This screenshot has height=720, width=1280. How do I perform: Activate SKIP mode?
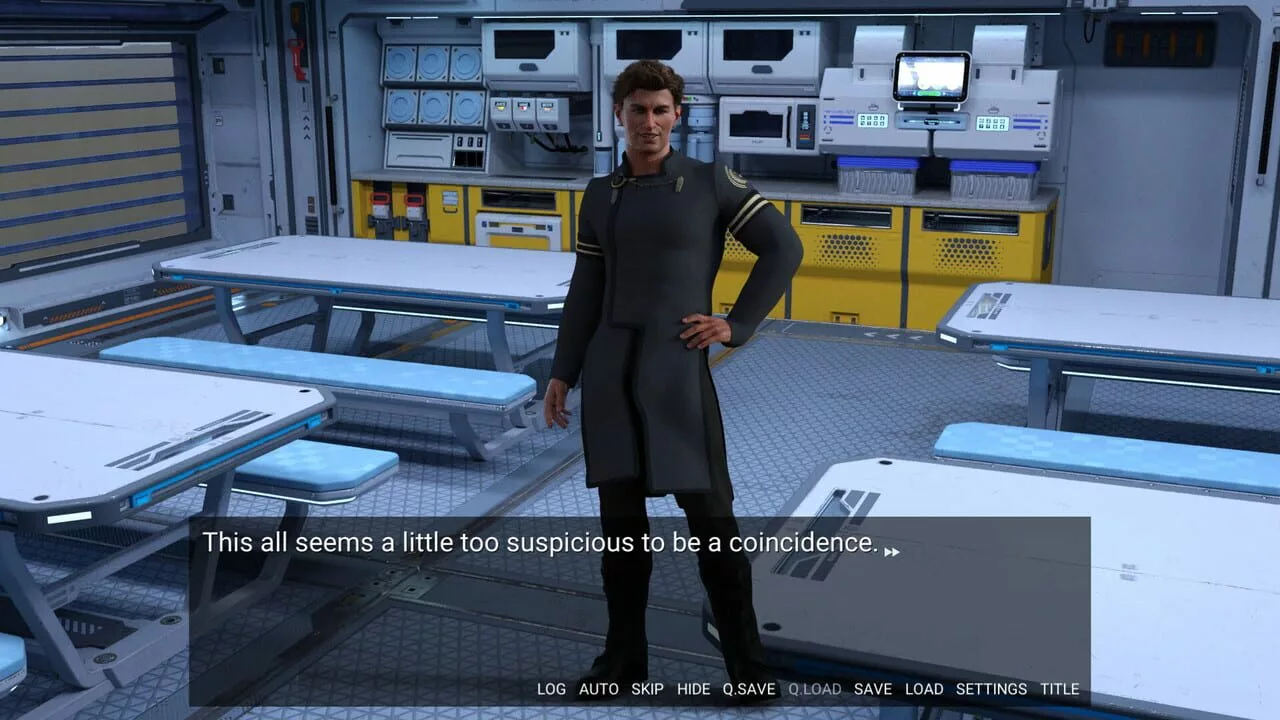[647, 689]
